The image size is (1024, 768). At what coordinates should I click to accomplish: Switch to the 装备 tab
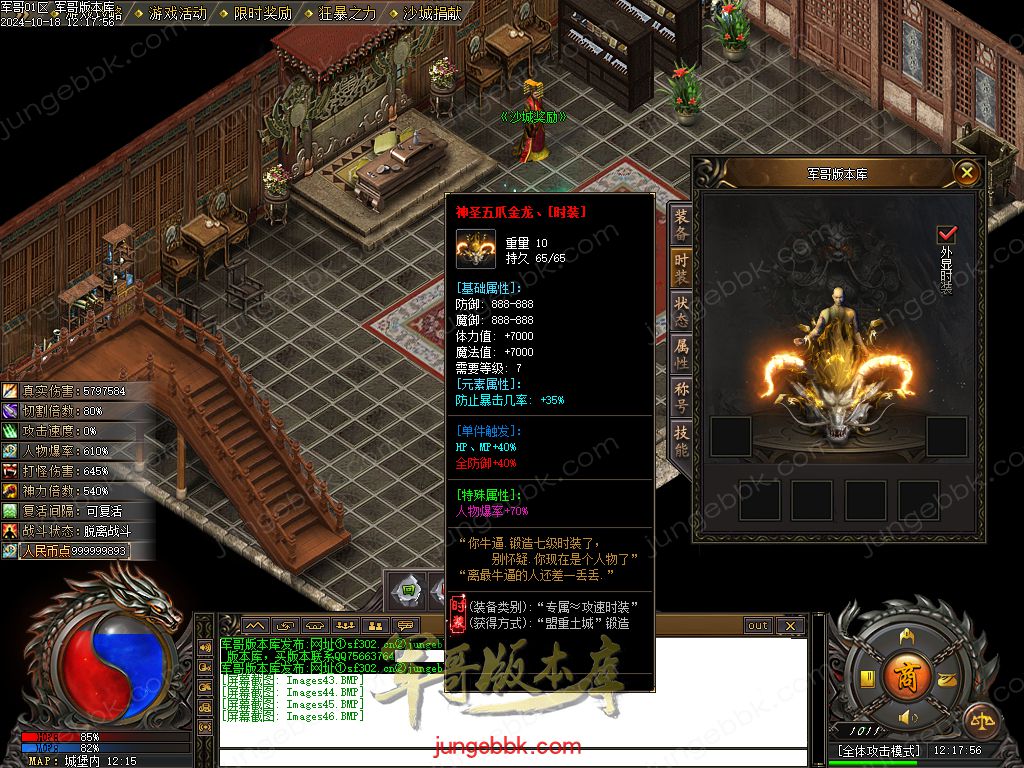[681, 225]
